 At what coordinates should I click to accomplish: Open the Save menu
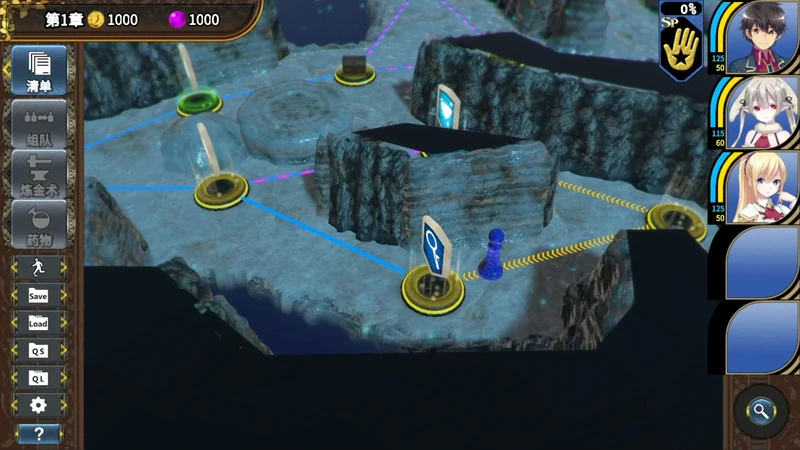pos(38,295)
